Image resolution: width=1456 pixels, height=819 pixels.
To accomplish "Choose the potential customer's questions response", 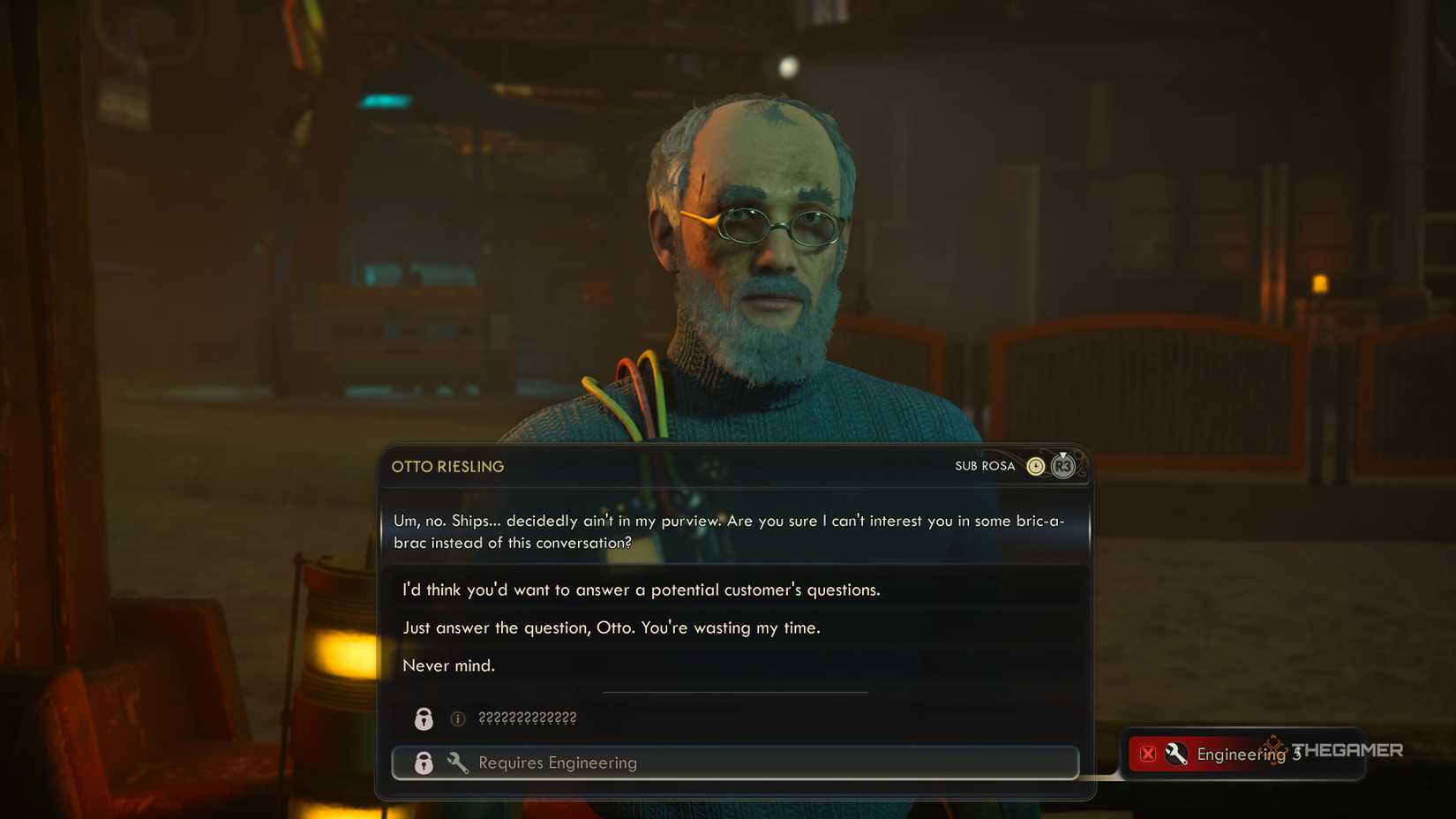I will click(642, 590).
